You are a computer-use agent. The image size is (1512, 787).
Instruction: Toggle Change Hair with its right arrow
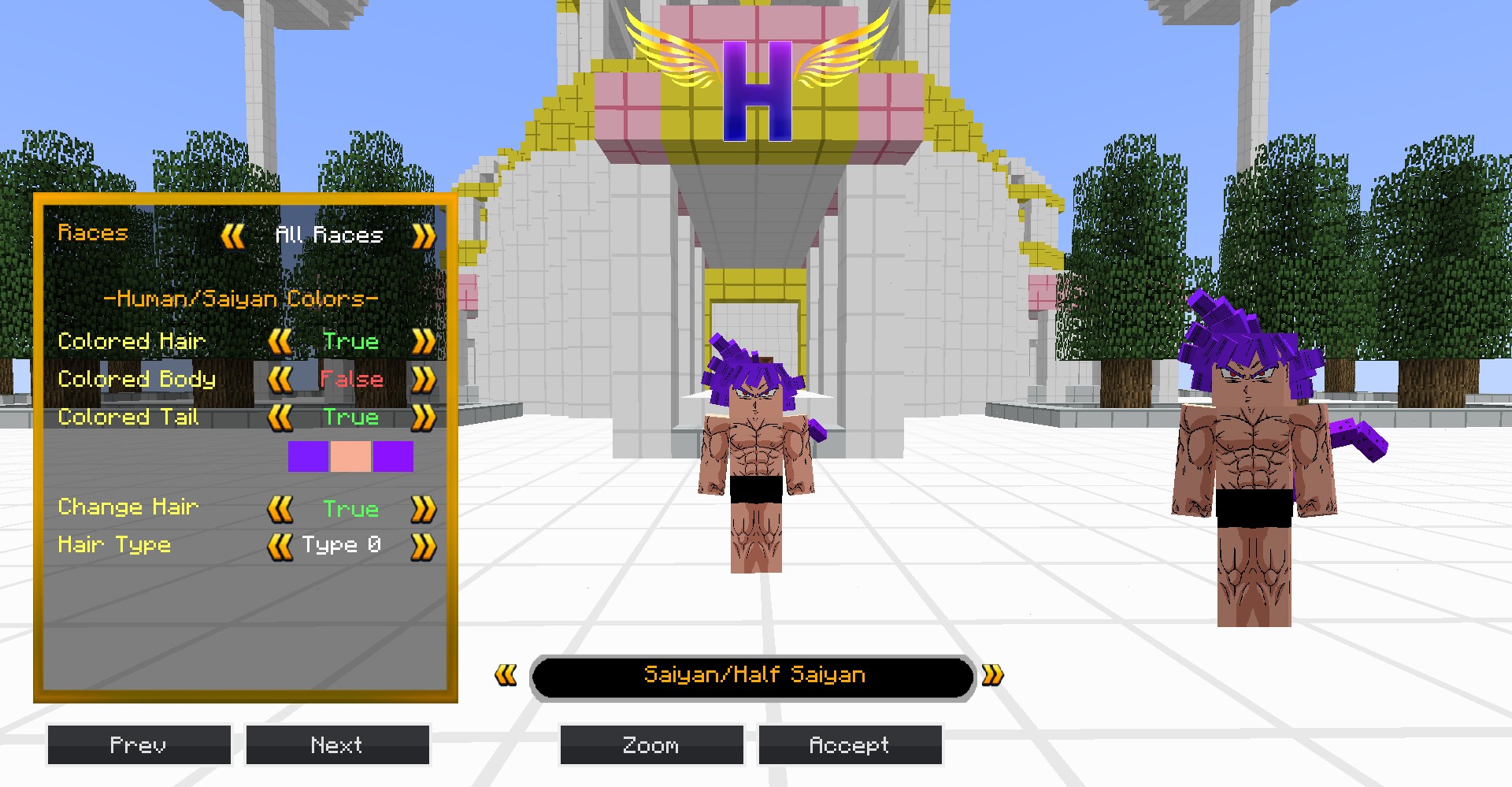(423, 509)
